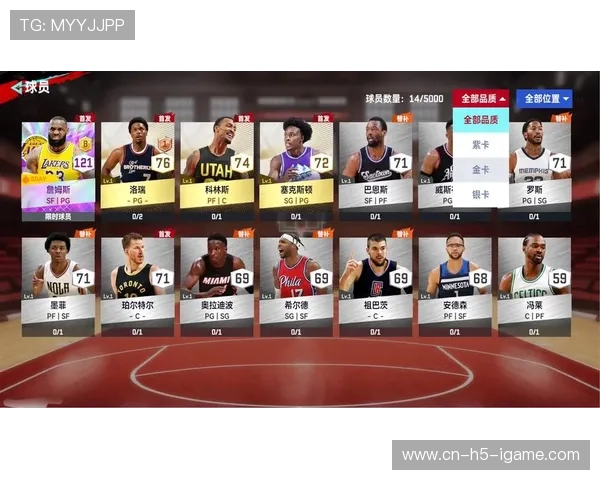Select the 冯莱 Celtics player card
This screenshot has height=480, width=600.
[534, 284]
